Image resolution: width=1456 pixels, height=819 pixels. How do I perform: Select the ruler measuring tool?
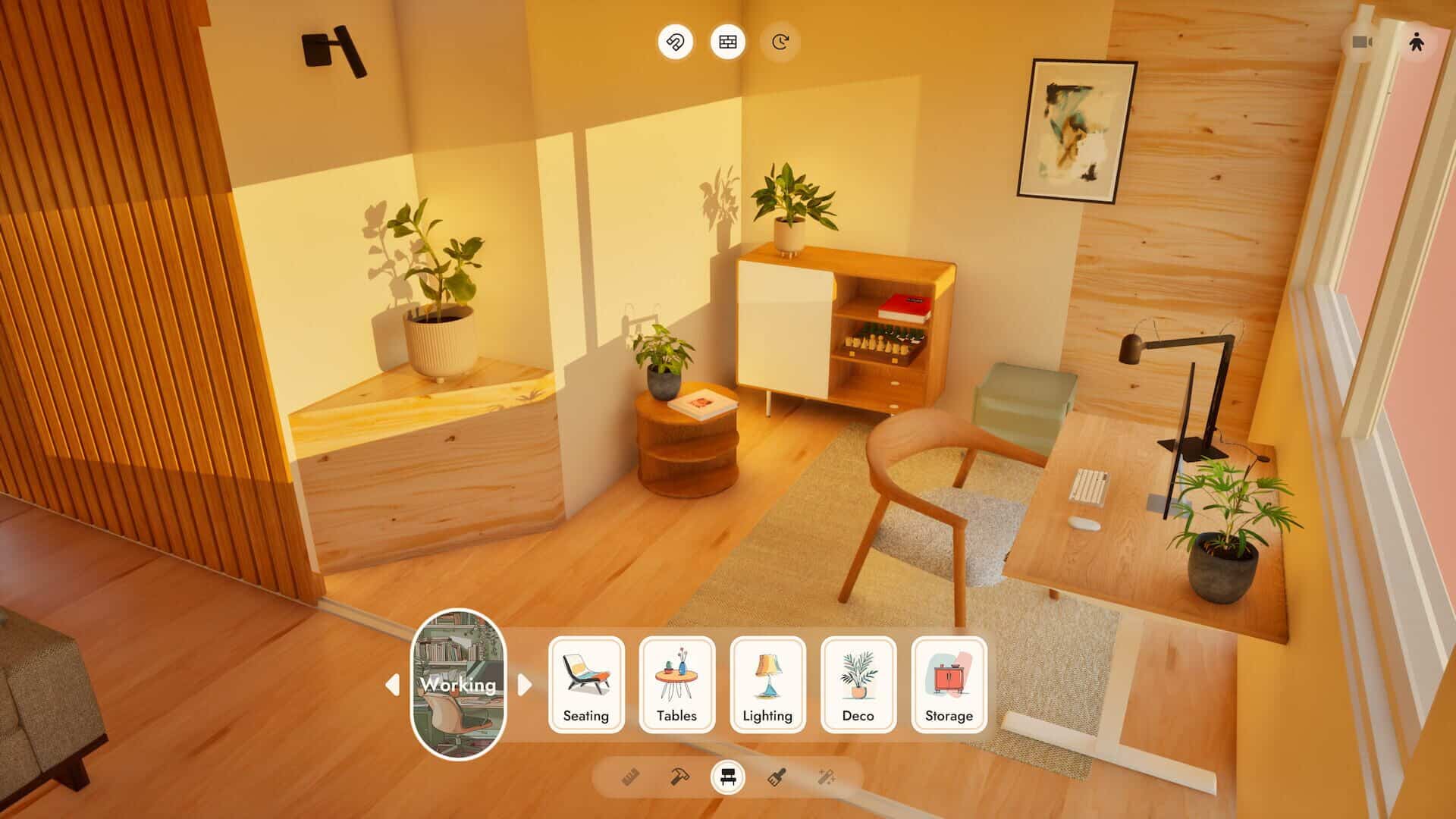630,777
